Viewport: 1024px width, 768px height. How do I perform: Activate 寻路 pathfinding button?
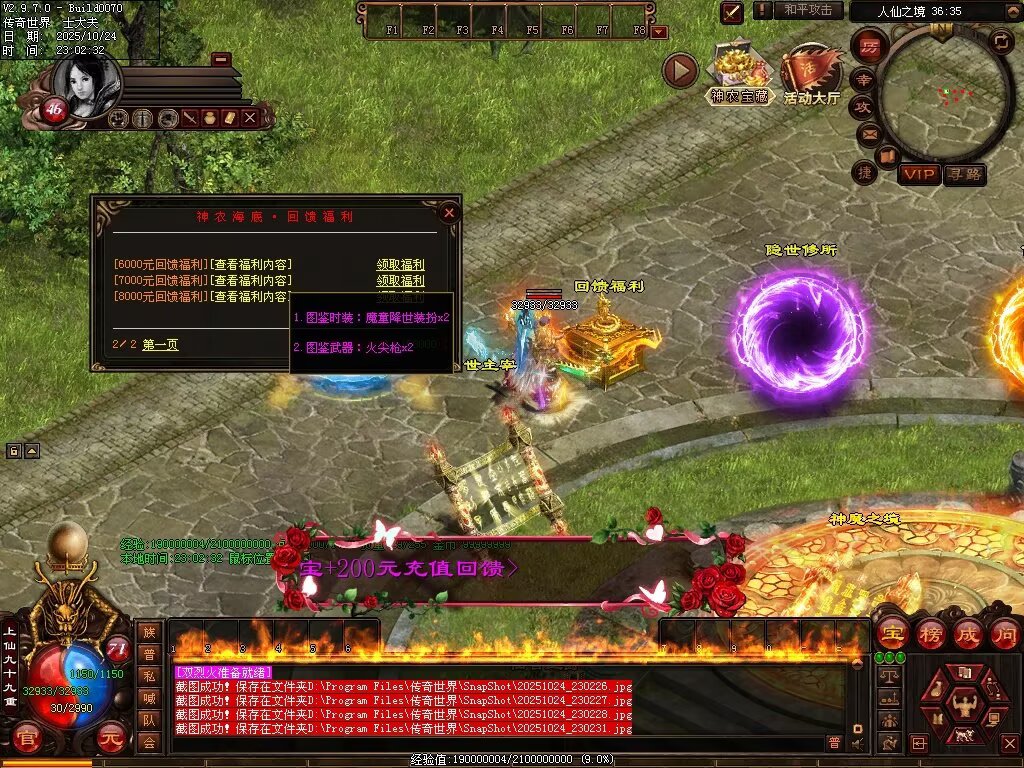tap(964, 175)
